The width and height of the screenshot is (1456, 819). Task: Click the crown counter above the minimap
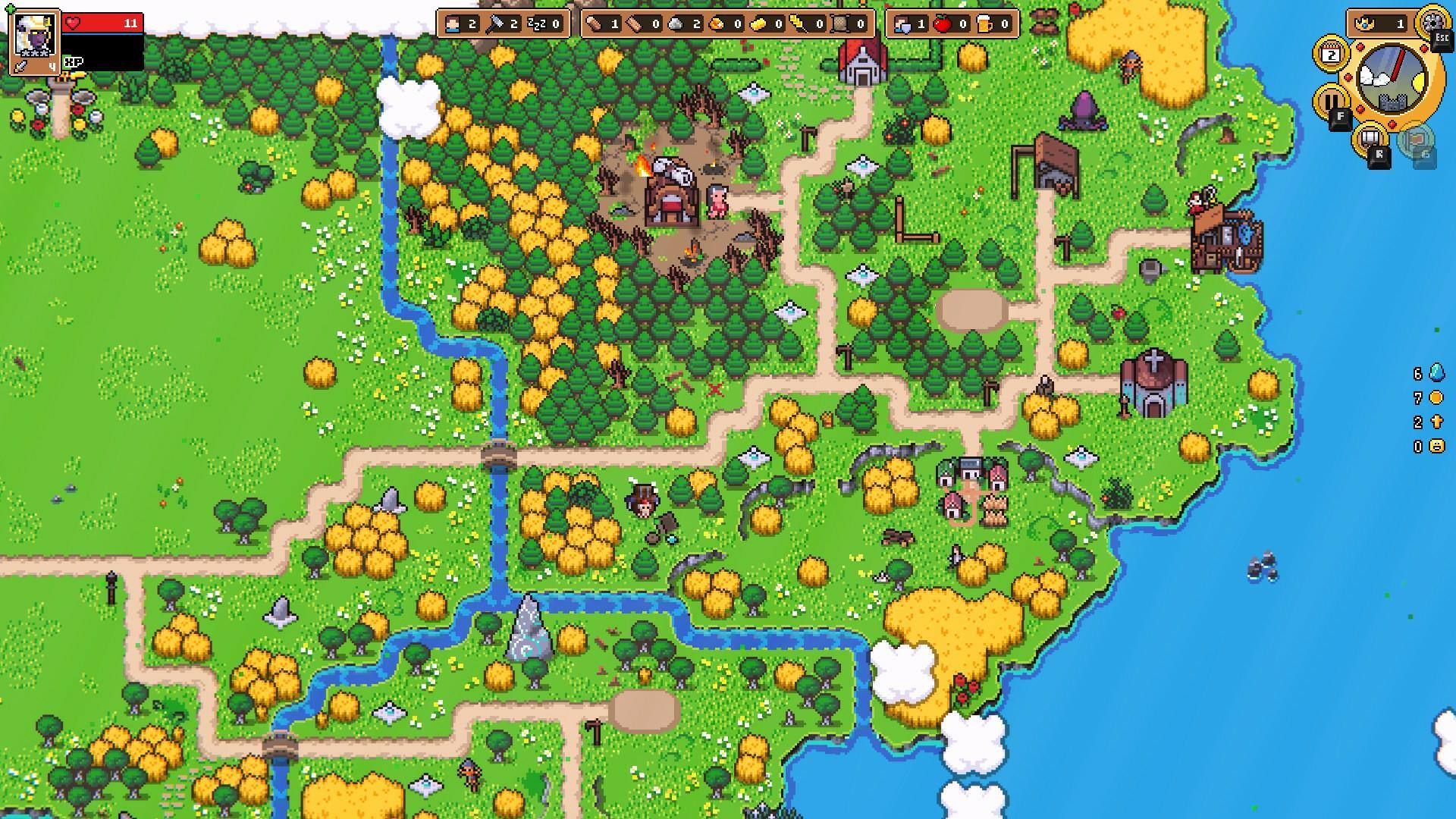coord(1380,23)
